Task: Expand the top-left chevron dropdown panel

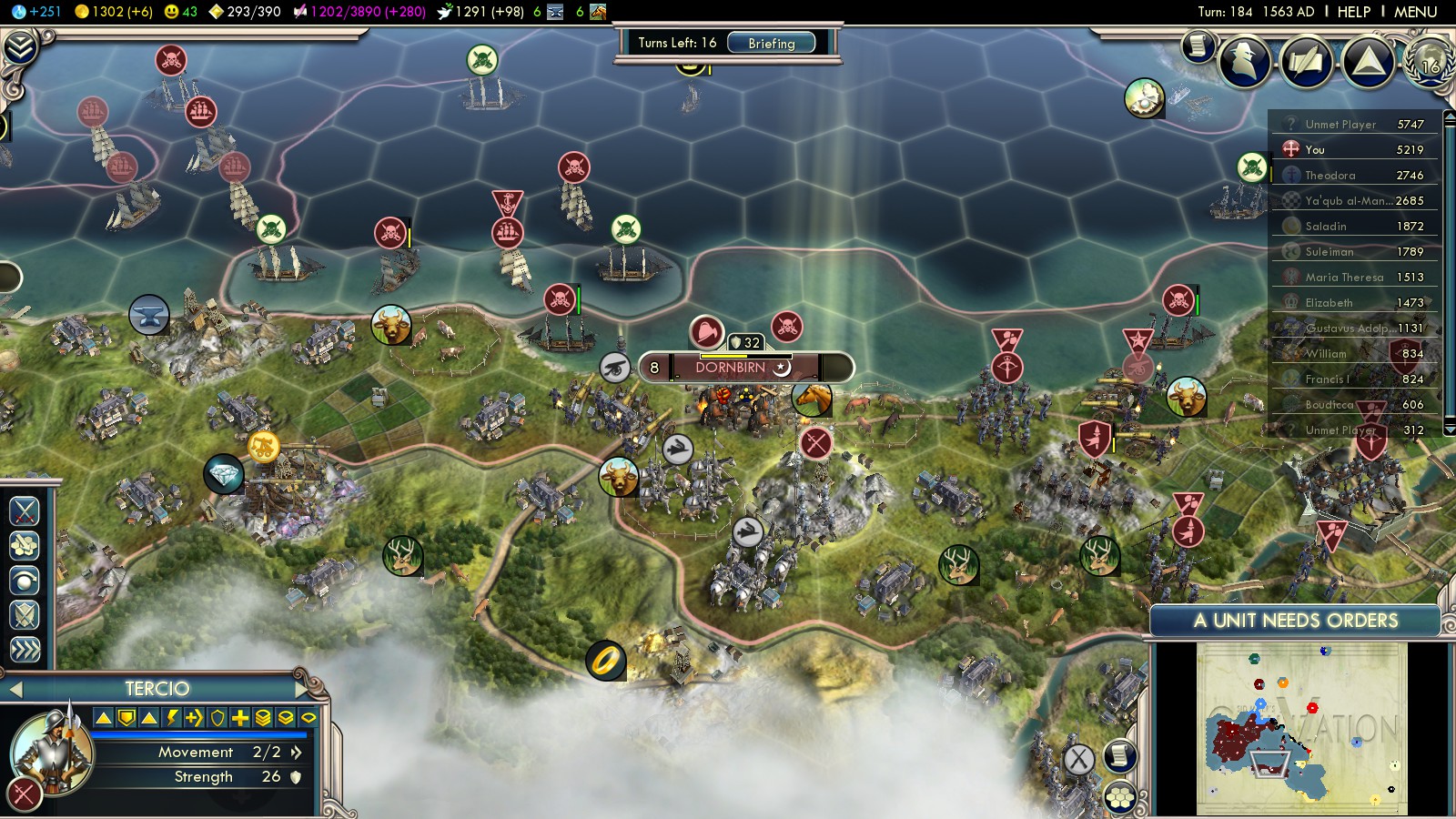Action: (x=19, y=46)
